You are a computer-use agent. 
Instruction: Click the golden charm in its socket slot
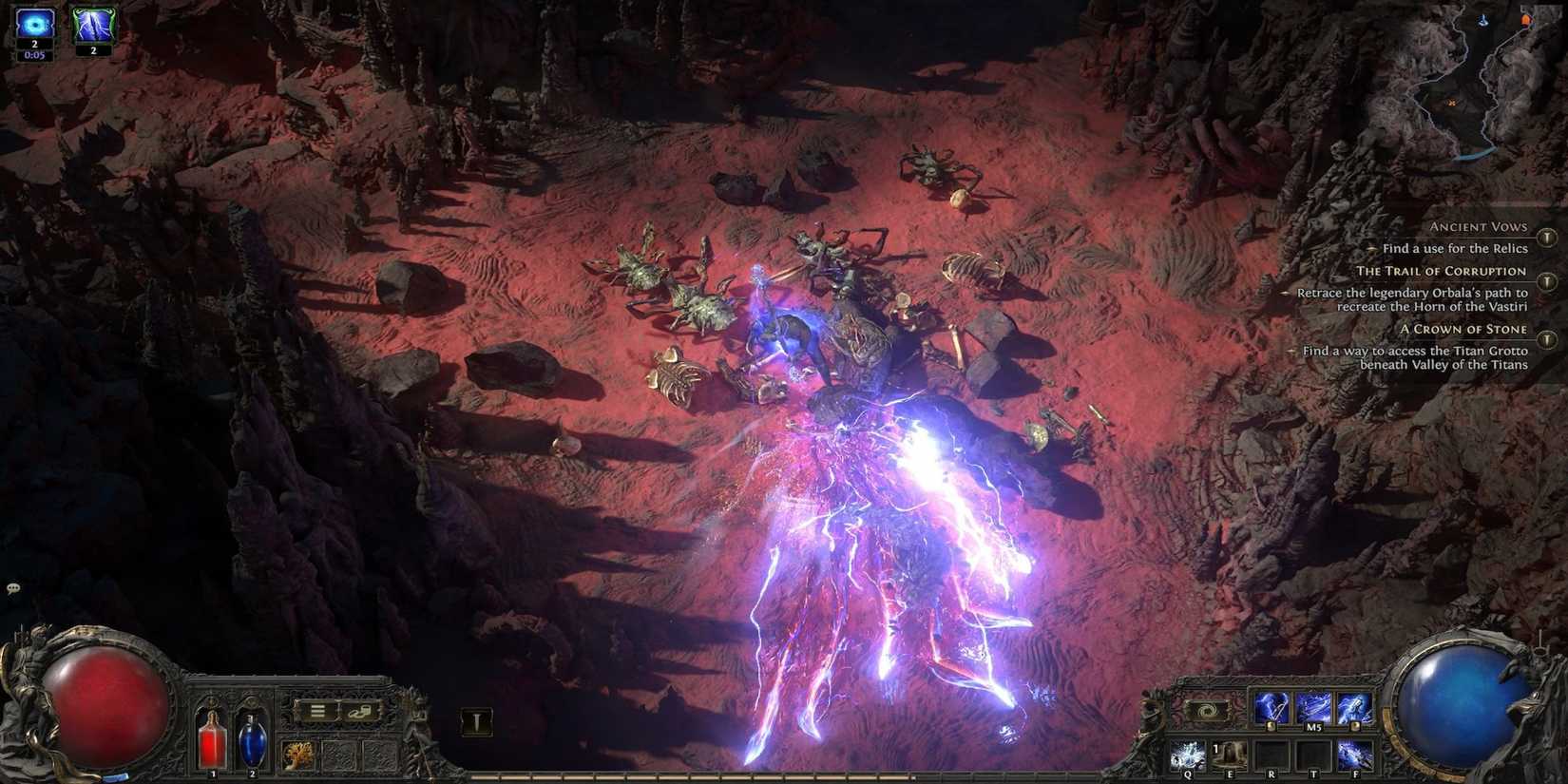(297, 754)
